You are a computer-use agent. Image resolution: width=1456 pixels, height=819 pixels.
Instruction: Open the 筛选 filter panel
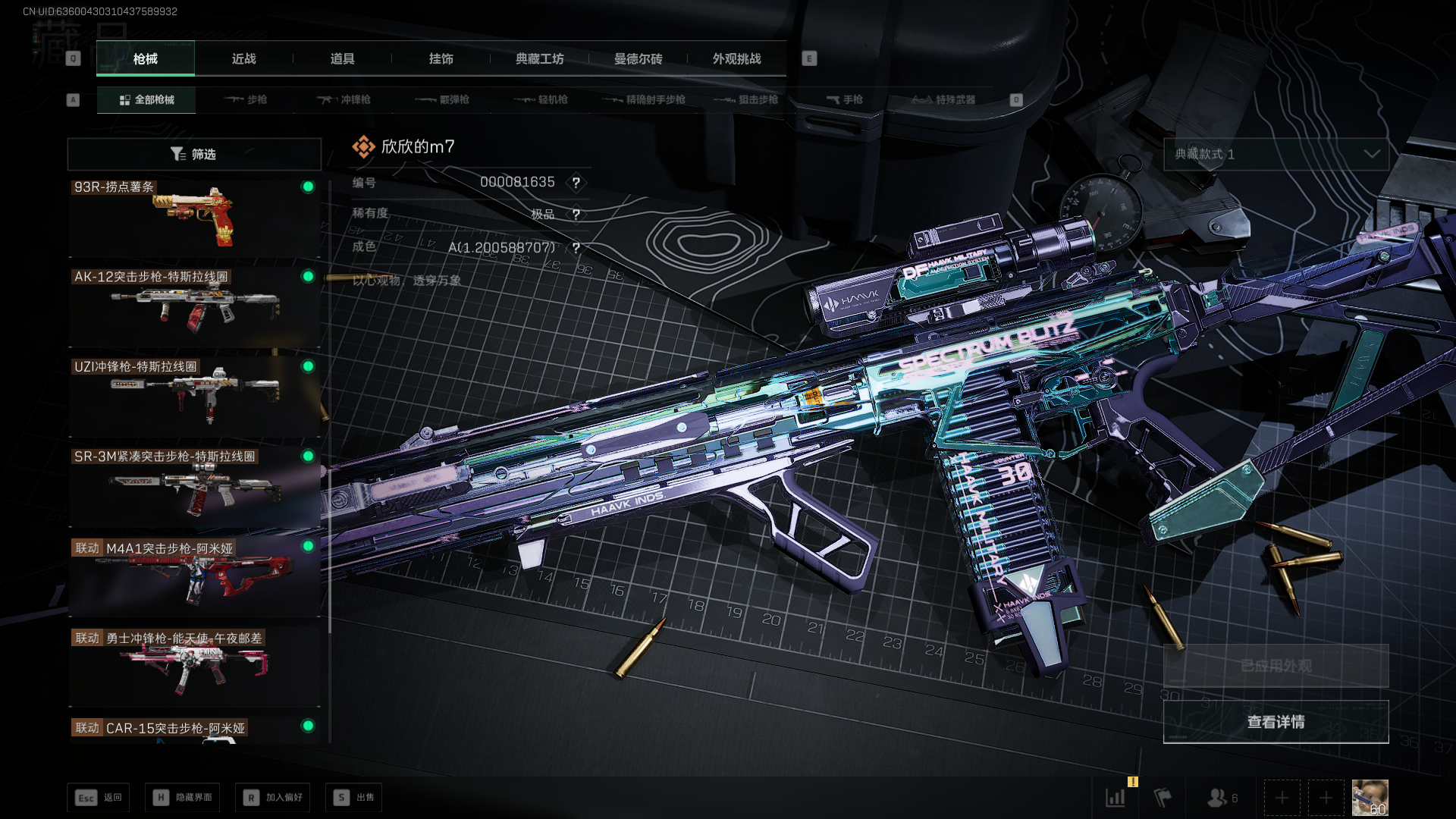(x=194, y=155)
